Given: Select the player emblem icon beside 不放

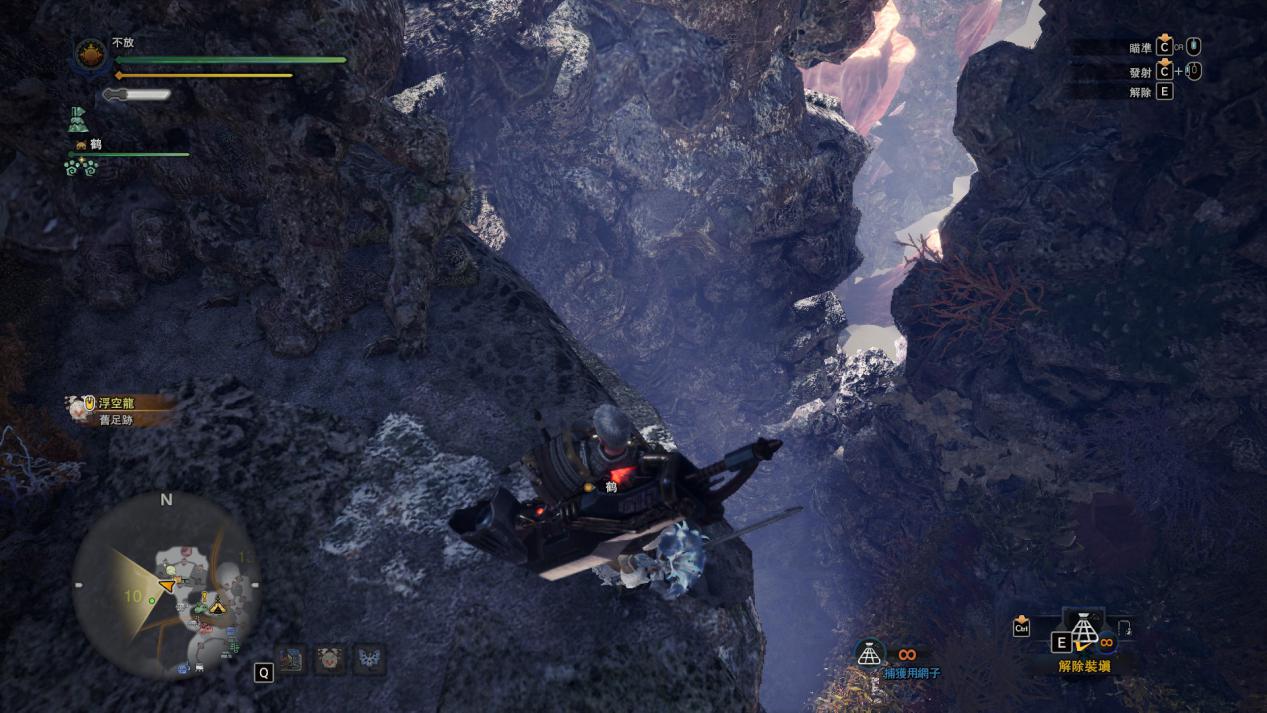Looking at the screenshot, I should point(91,52).
